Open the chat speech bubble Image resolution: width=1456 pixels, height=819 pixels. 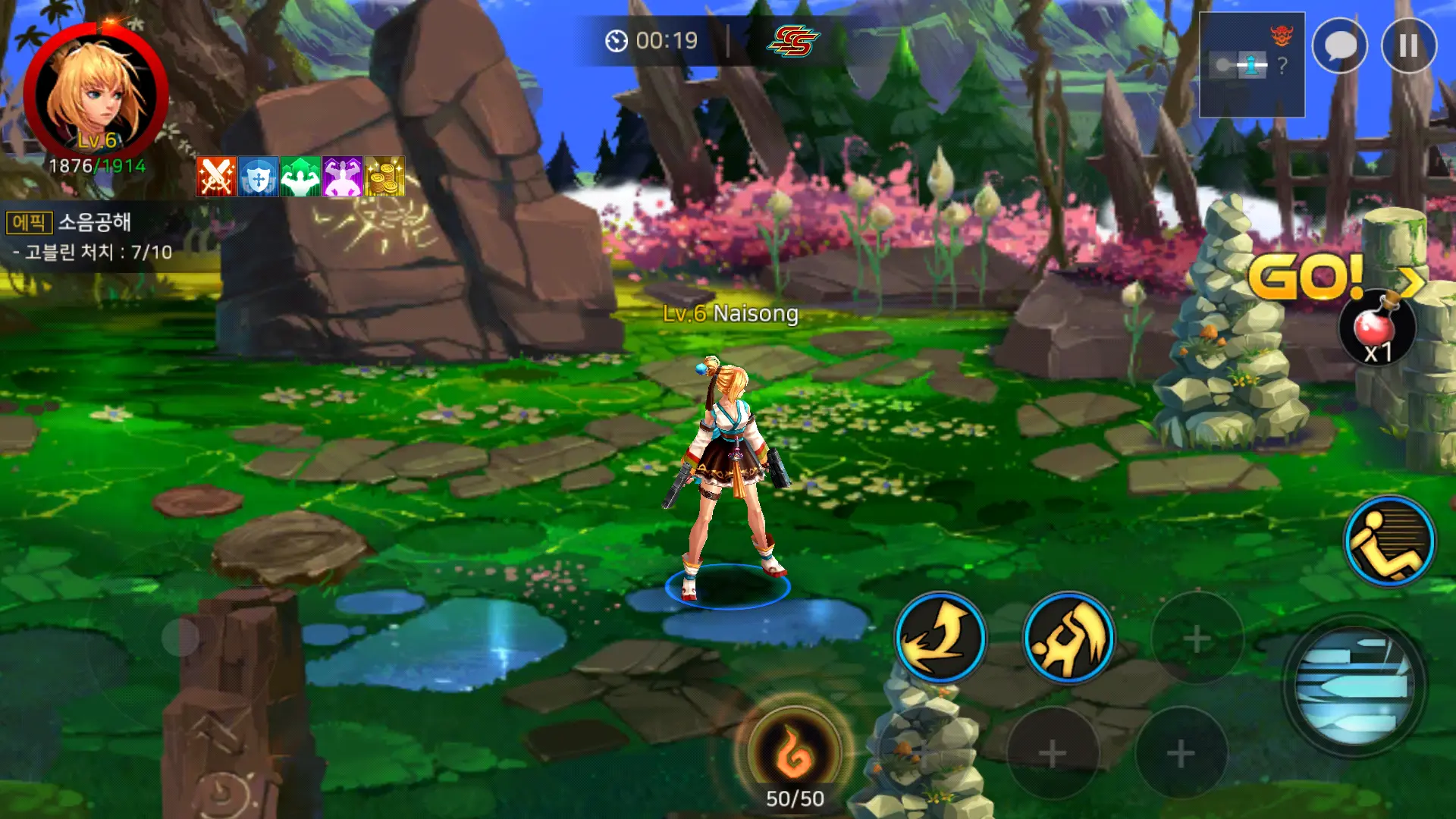pos(1339,46)
